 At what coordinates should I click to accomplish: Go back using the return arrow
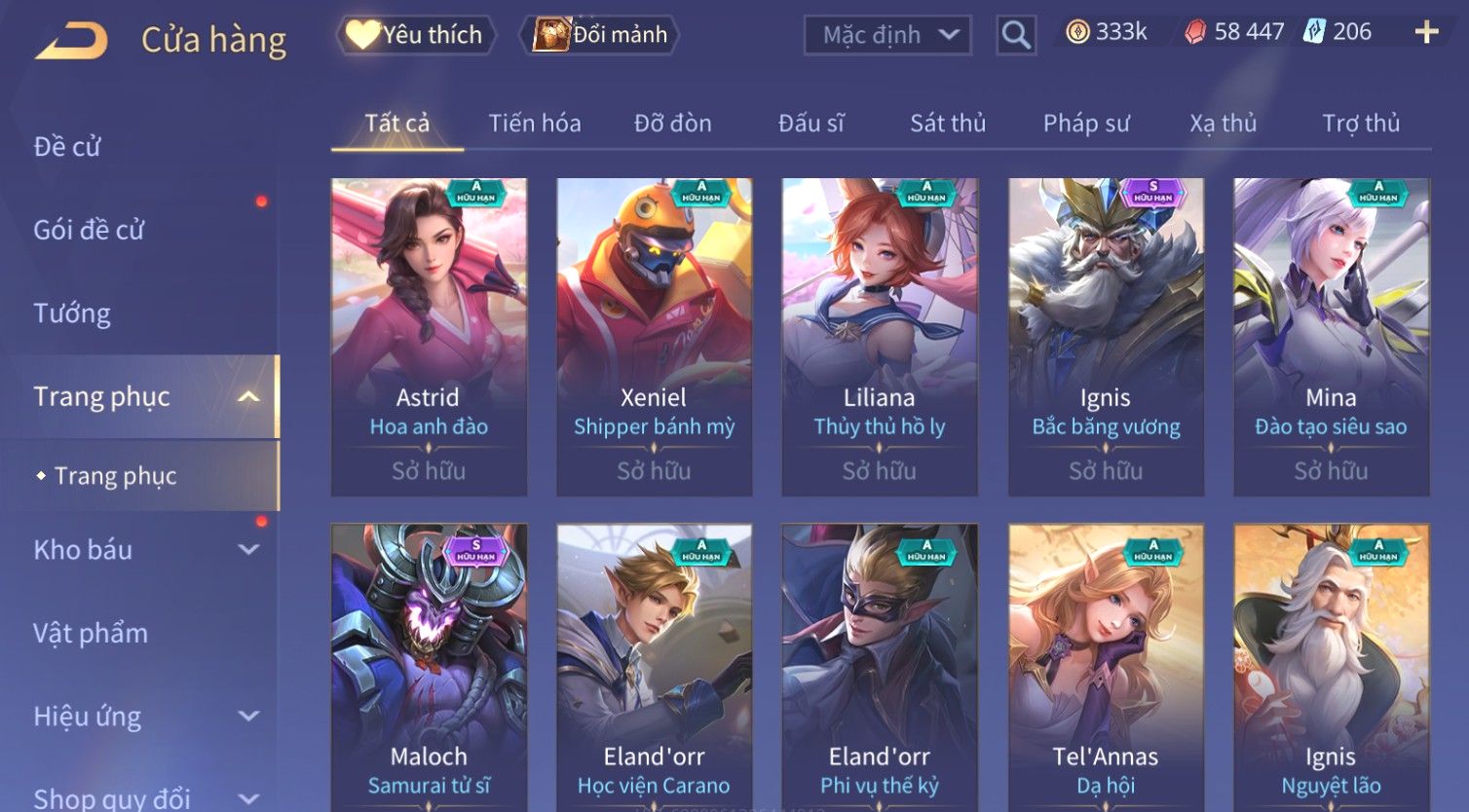[x=71, y=41]
